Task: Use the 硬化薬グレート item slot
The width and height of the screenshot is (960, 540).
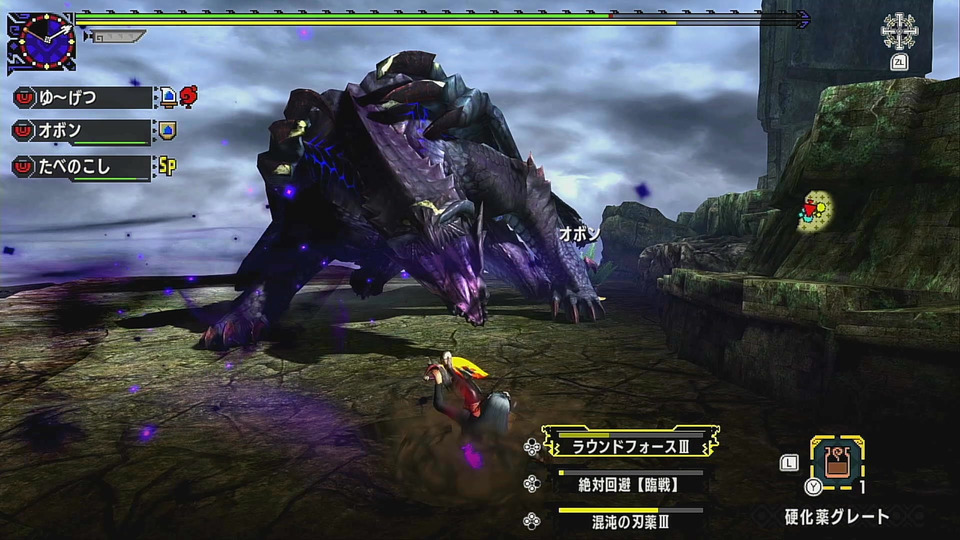Action: [836, 462]
